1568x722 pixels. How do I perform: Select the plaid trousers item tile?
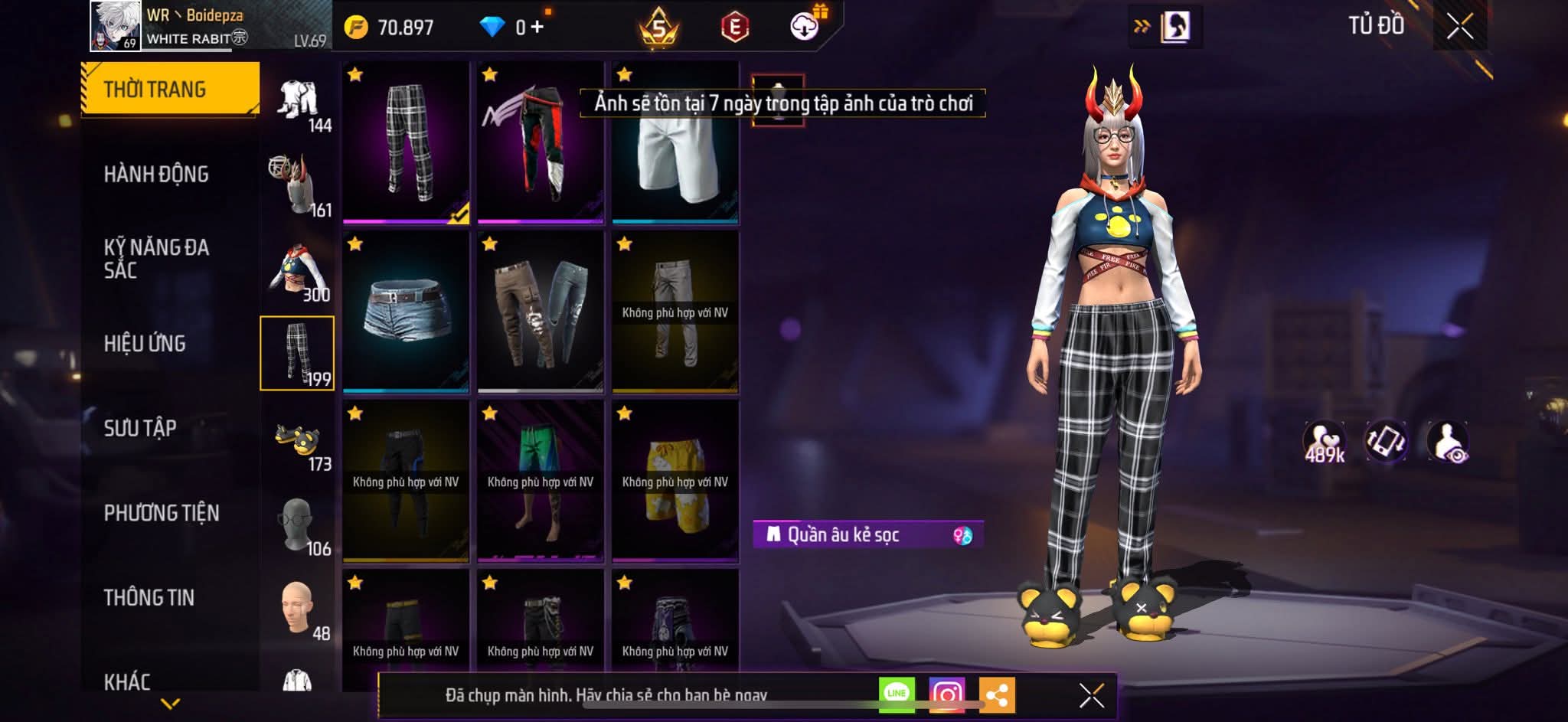coord(406,142)
